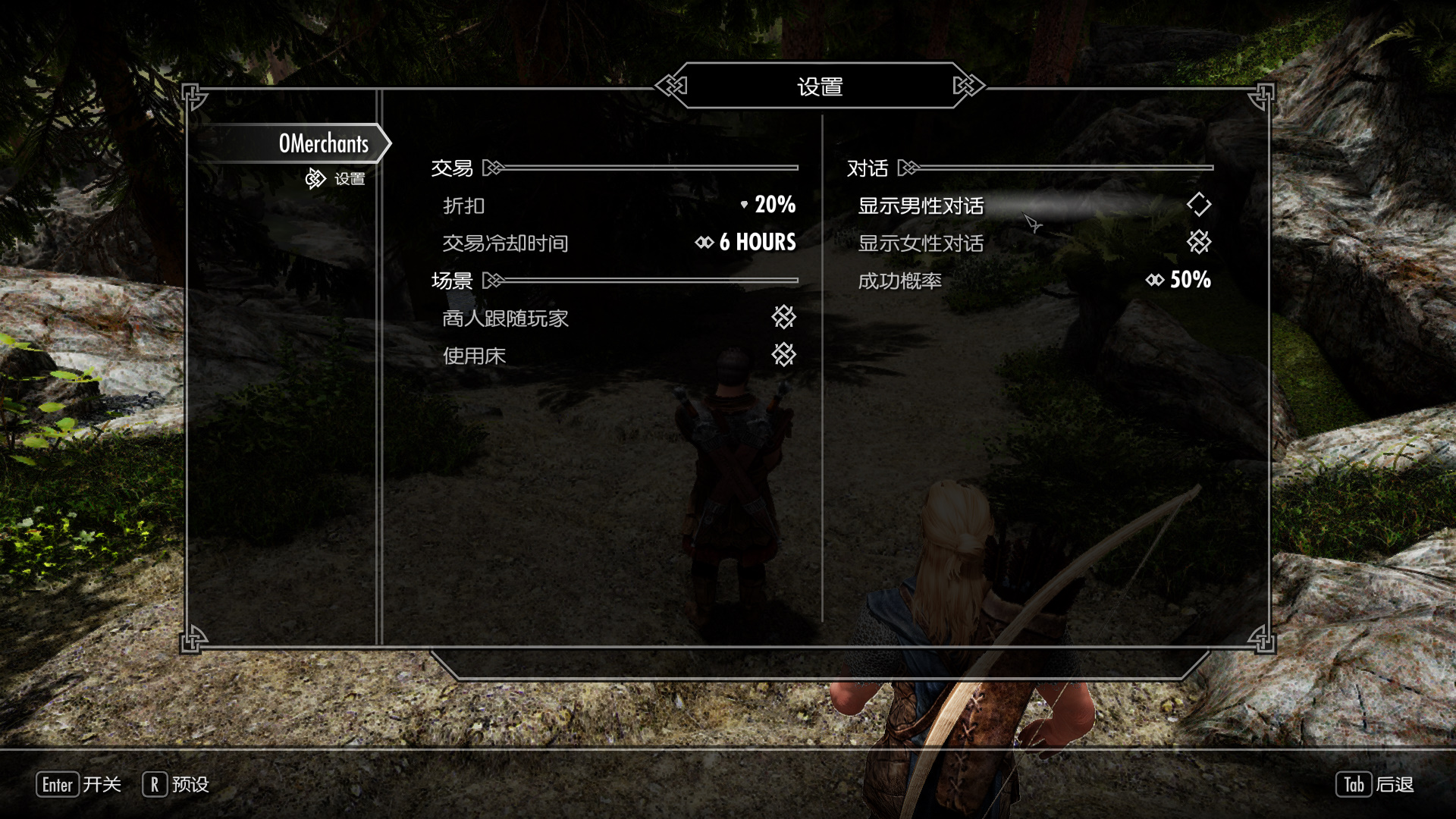1456x819 pixels.
Task: Toggle the 显示女性对话 option
Action: tap(1198, 243)
